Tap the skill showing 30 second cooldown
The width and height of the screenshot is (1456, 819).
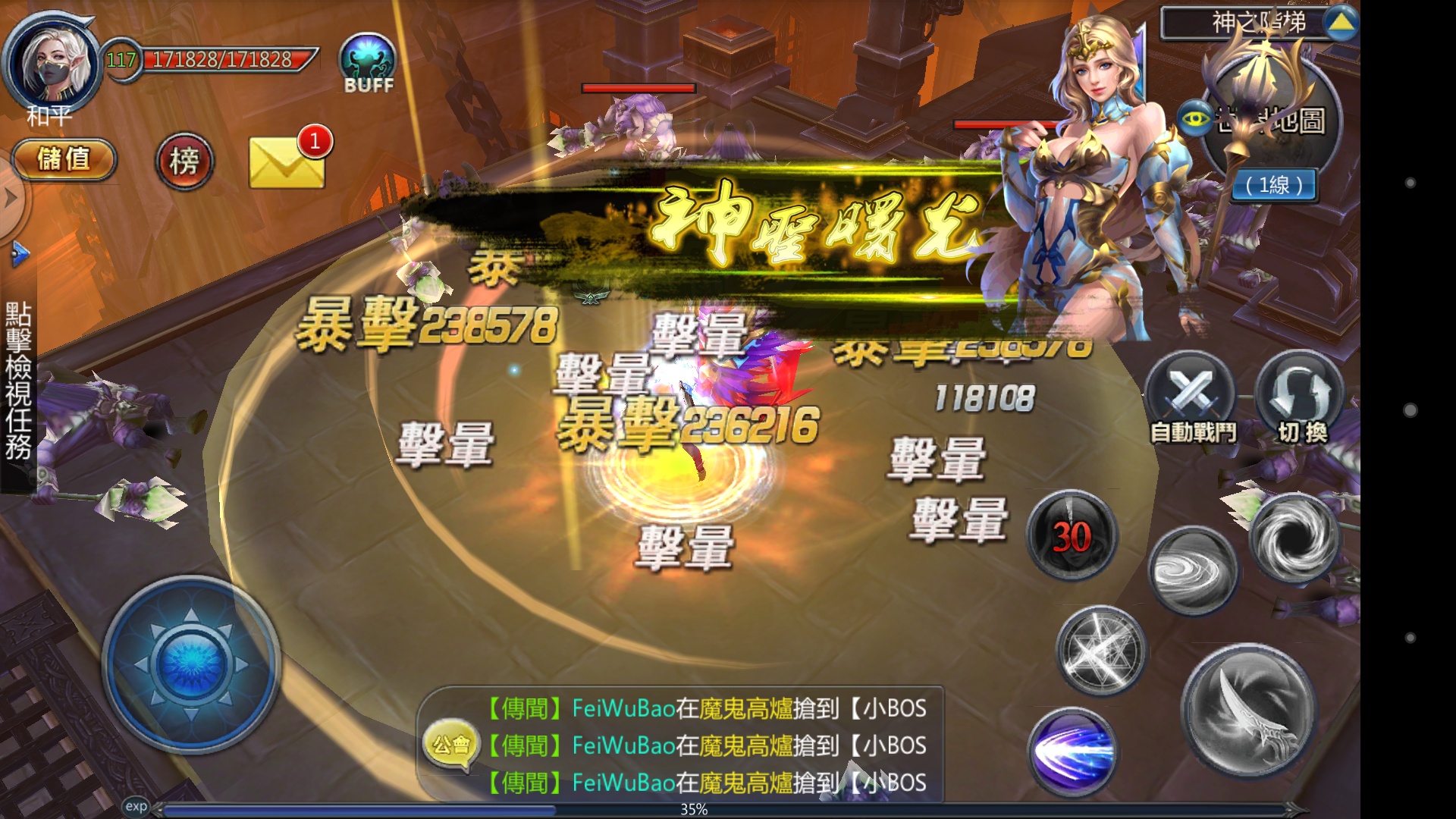point(1072,533)
